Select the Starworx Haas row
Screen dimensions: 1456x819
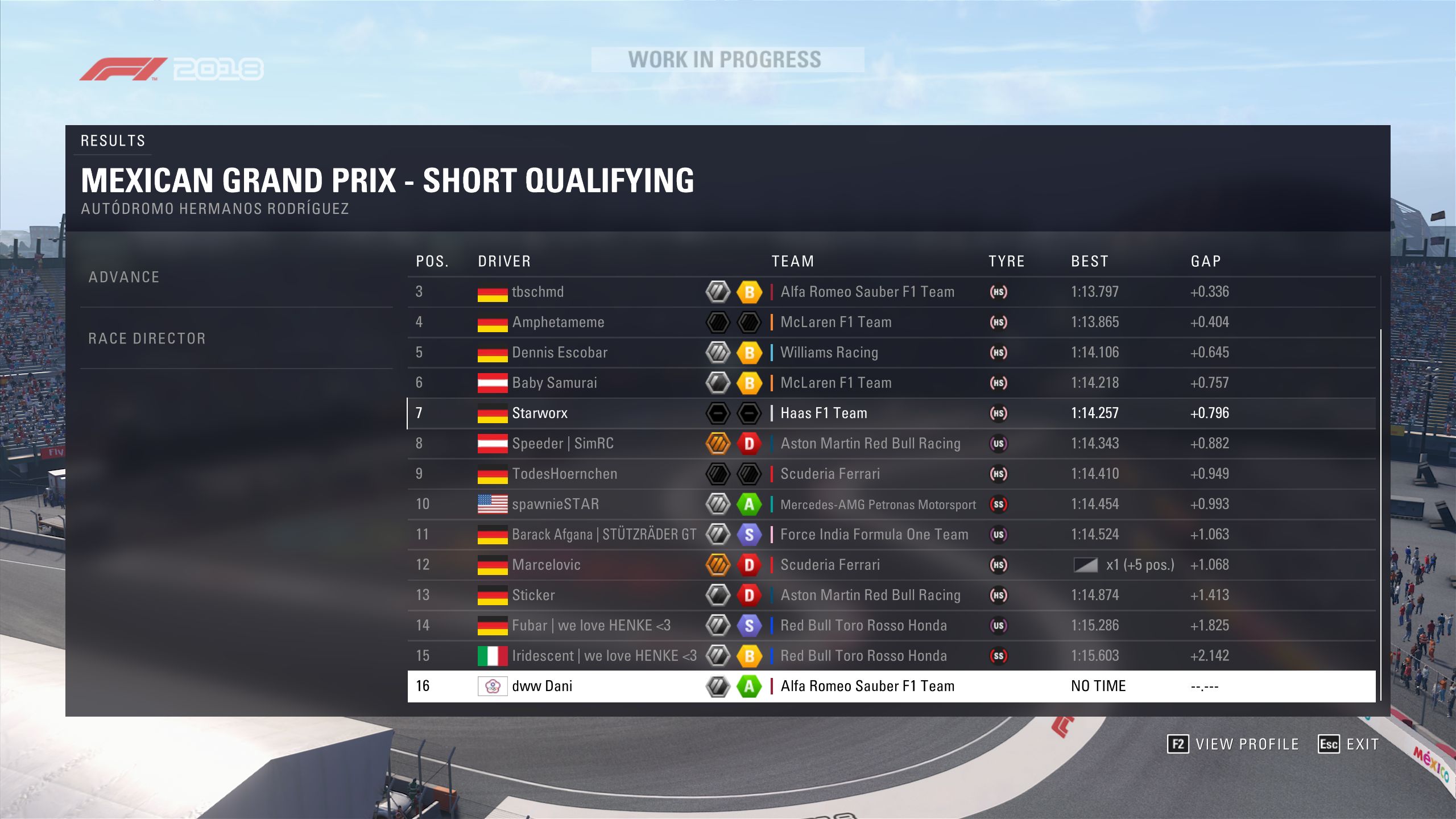click(540, 413)
